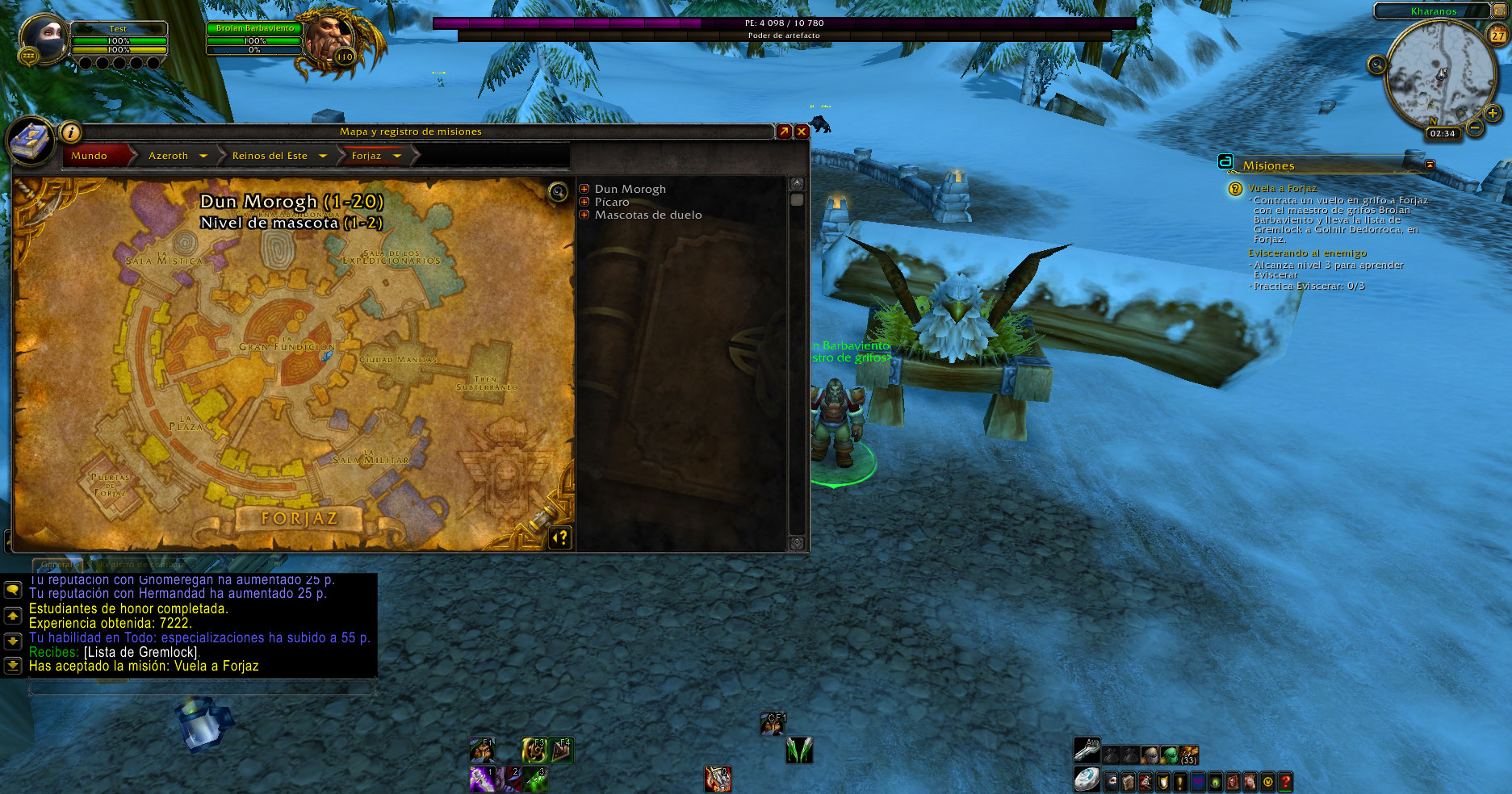Open the minimap tracking magnifier button

(x=1377, y=65)
